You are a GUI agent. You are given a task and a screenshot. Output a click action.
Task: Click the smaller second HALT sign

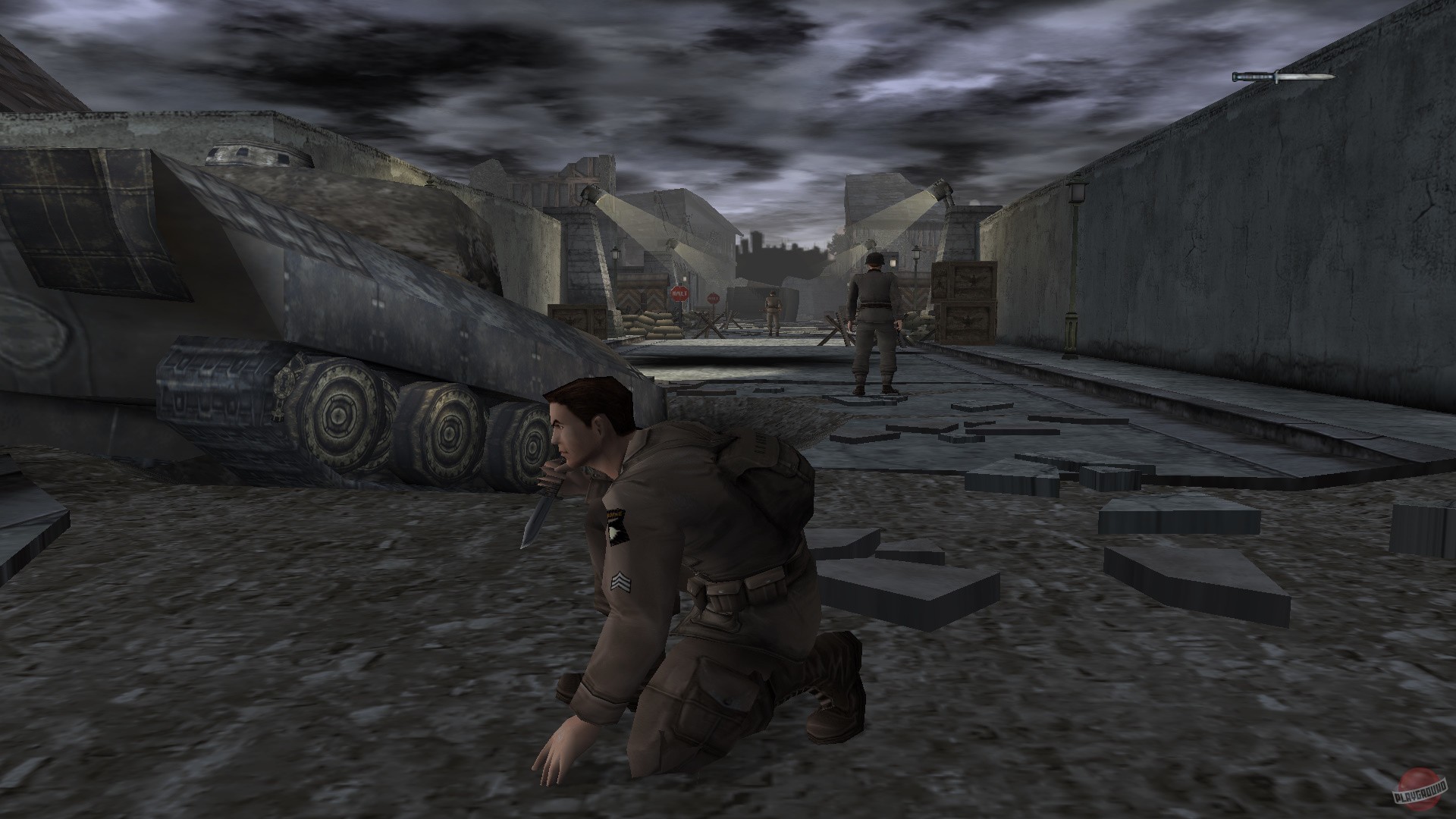tap(713, 297)
